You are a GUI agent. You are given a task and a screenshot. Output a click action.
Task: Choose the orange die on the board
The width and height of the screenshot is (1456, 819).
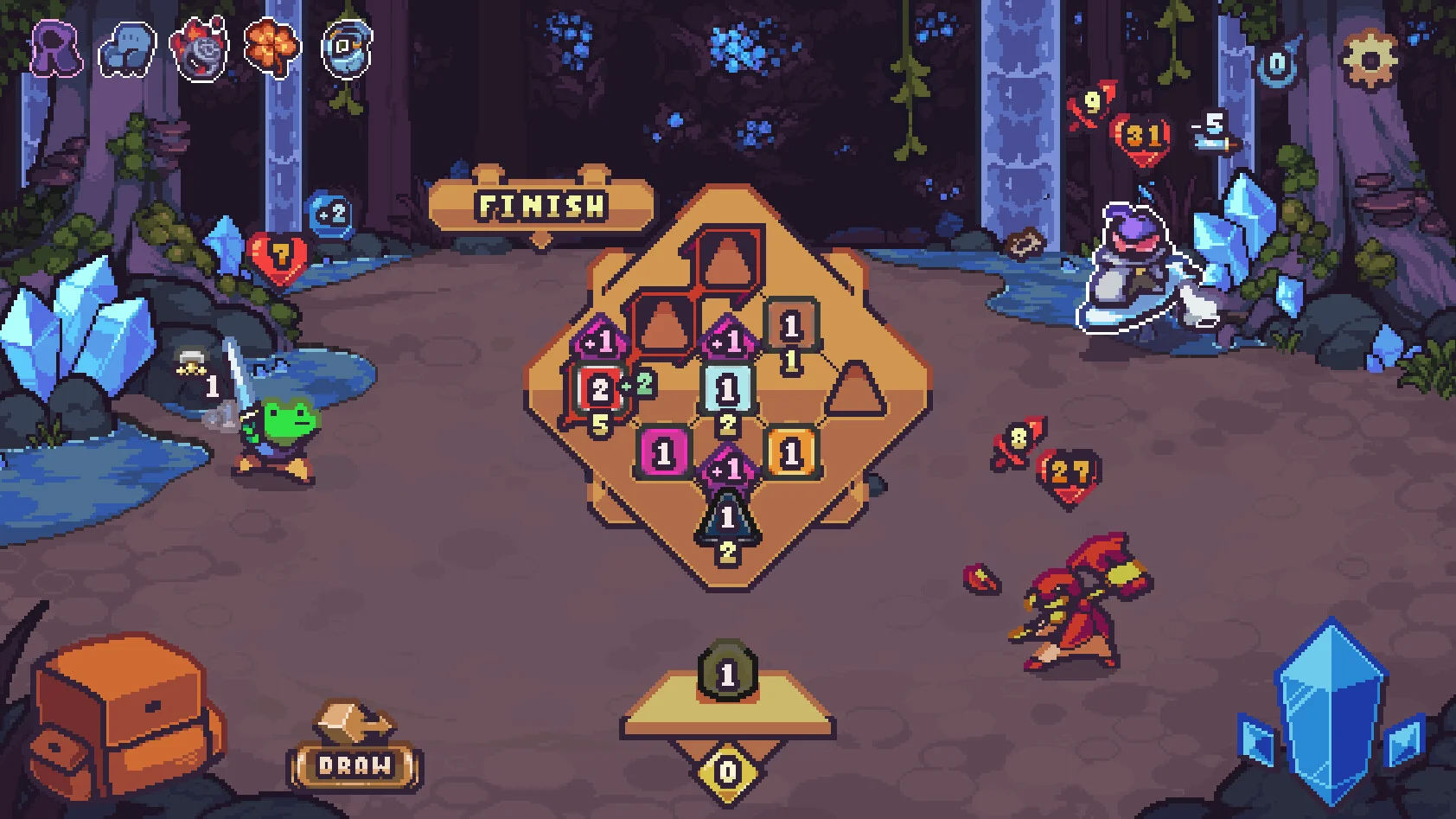790,452
